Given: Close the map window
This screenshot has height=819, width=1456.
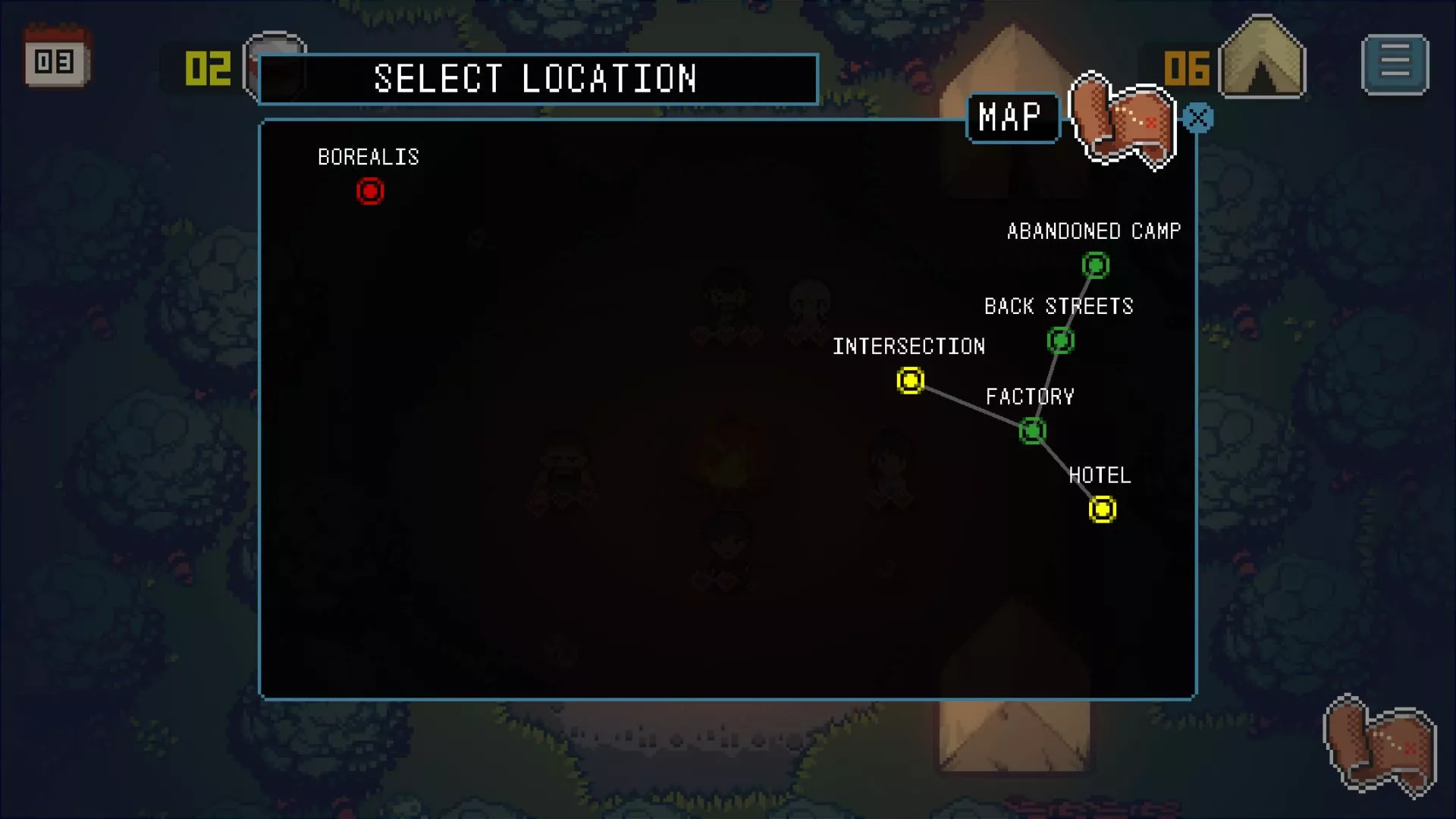Looking at the screenshot, I should point(1198,118).
